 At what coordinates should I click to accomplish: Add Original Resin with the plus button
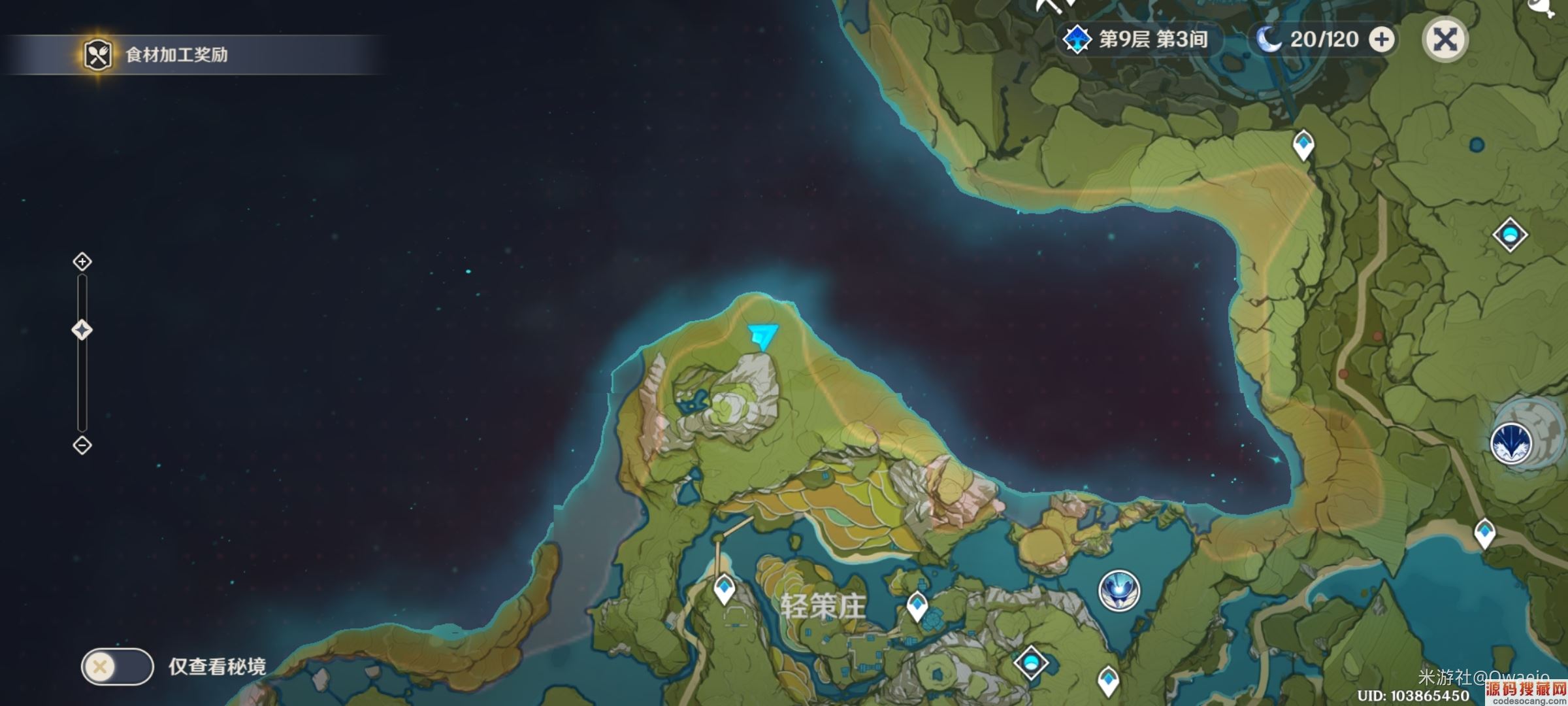(1381, 39)
